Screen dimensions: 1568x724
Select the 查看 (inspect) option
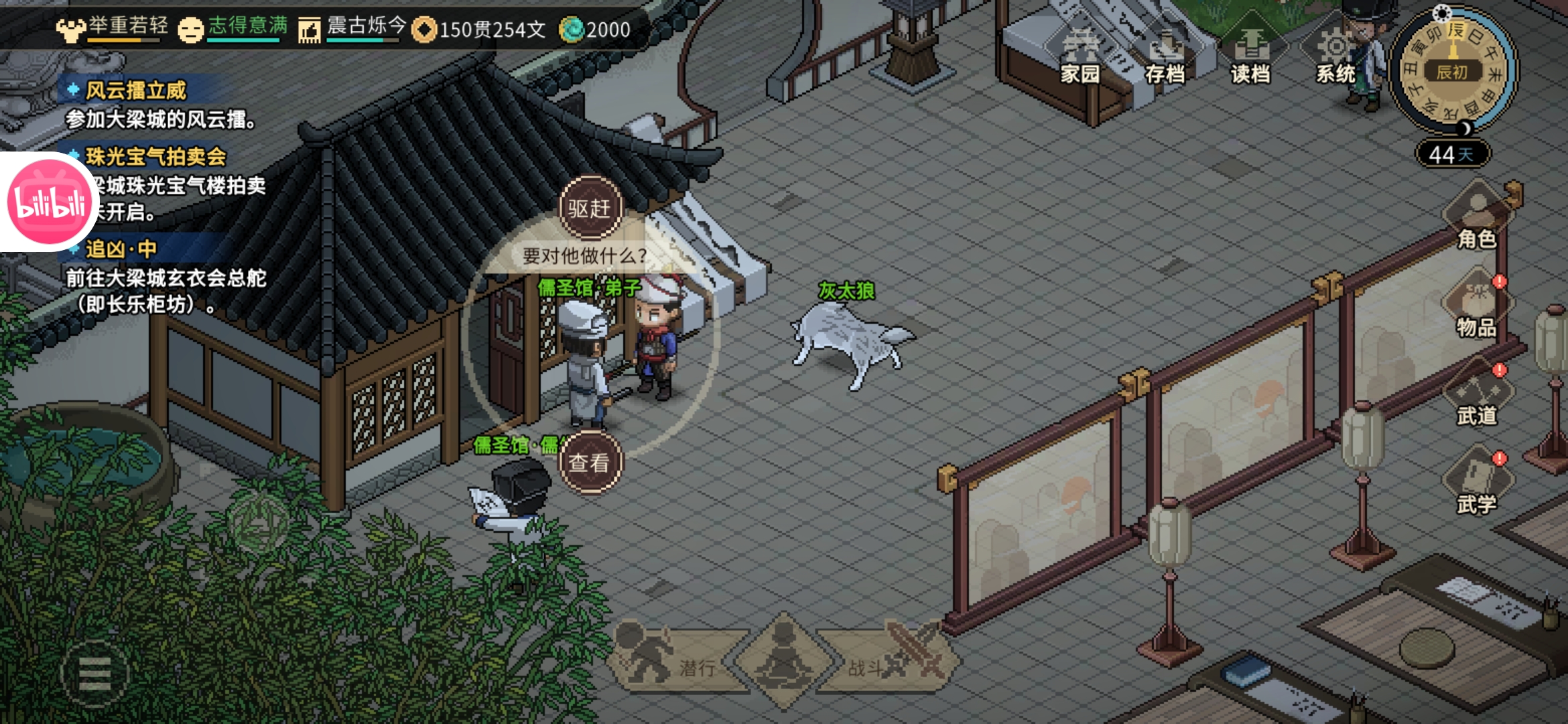point(590,462)
